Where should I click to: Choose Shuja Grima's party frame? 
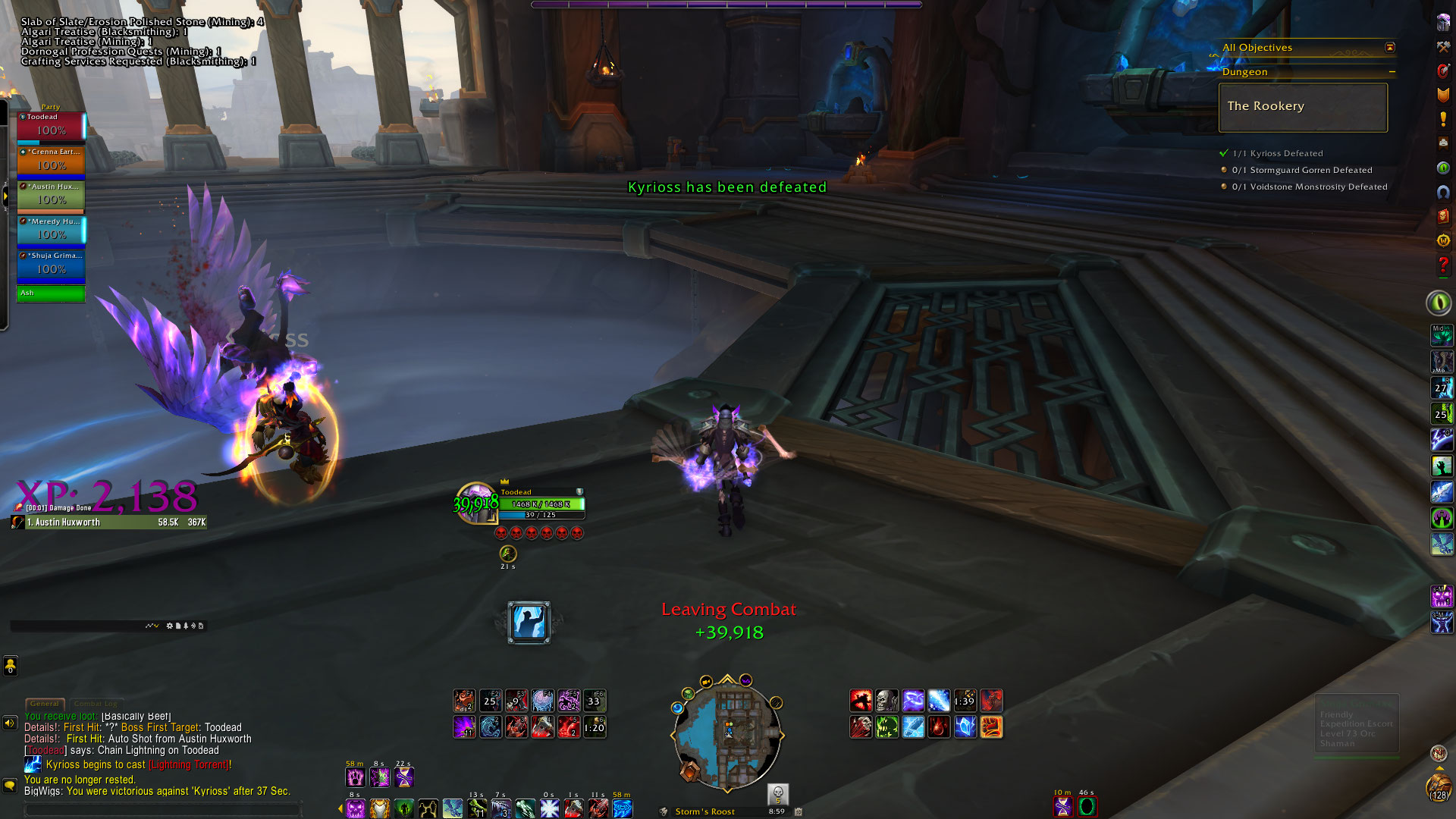pyautogui.click(x=51, y=264)
